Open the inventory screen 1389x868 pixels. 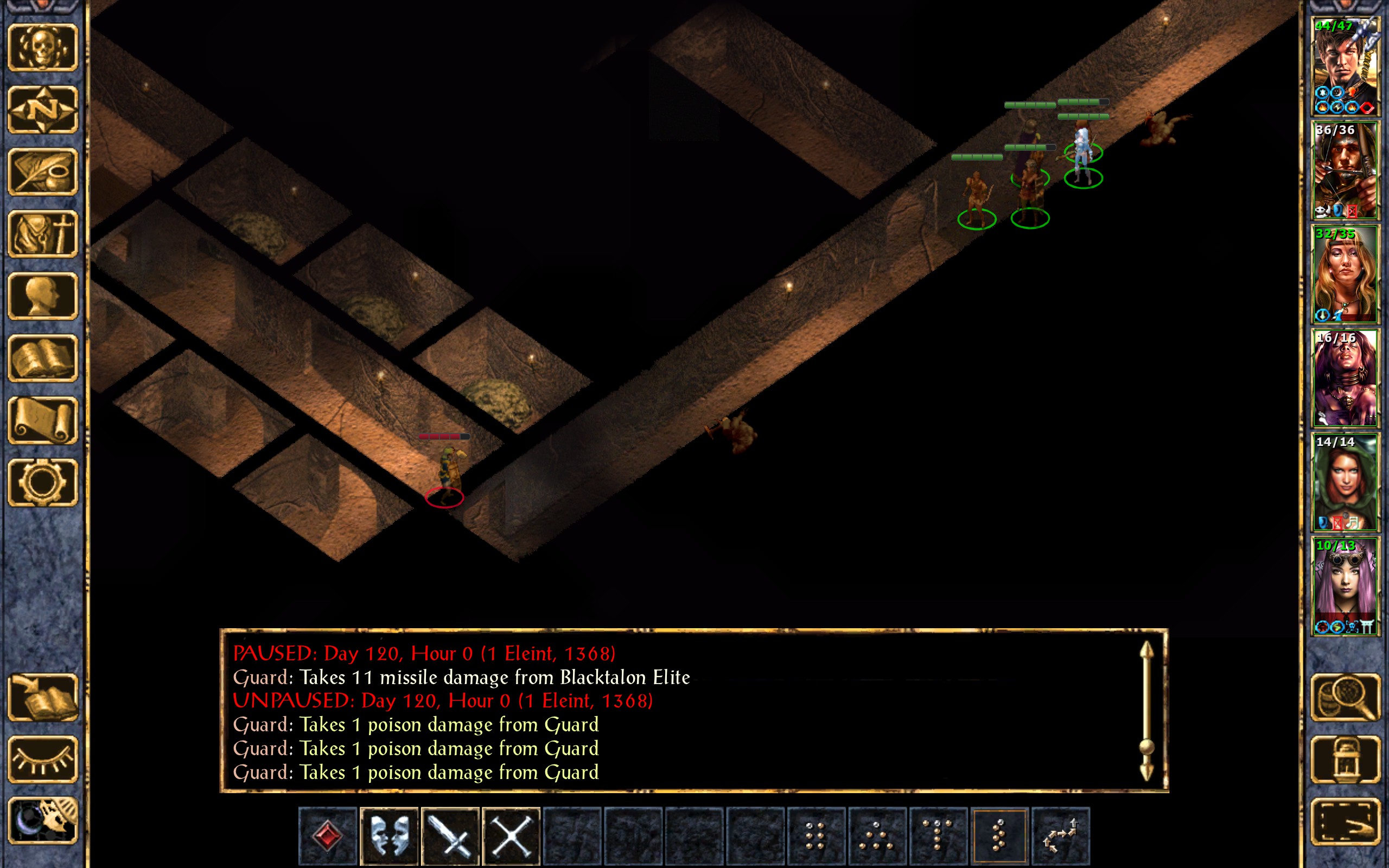coord(43,234)
